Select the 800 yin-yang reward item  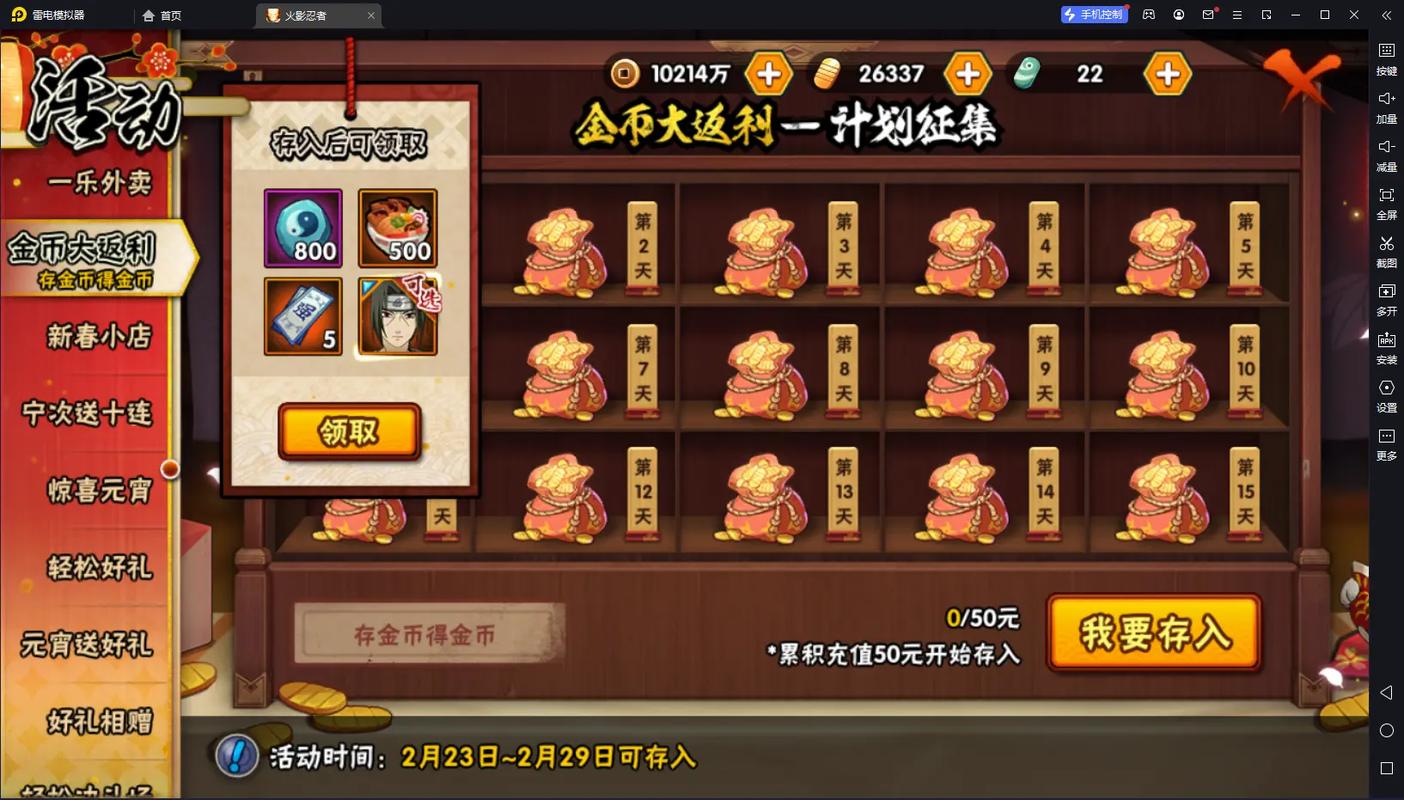[x=303, y=229]
